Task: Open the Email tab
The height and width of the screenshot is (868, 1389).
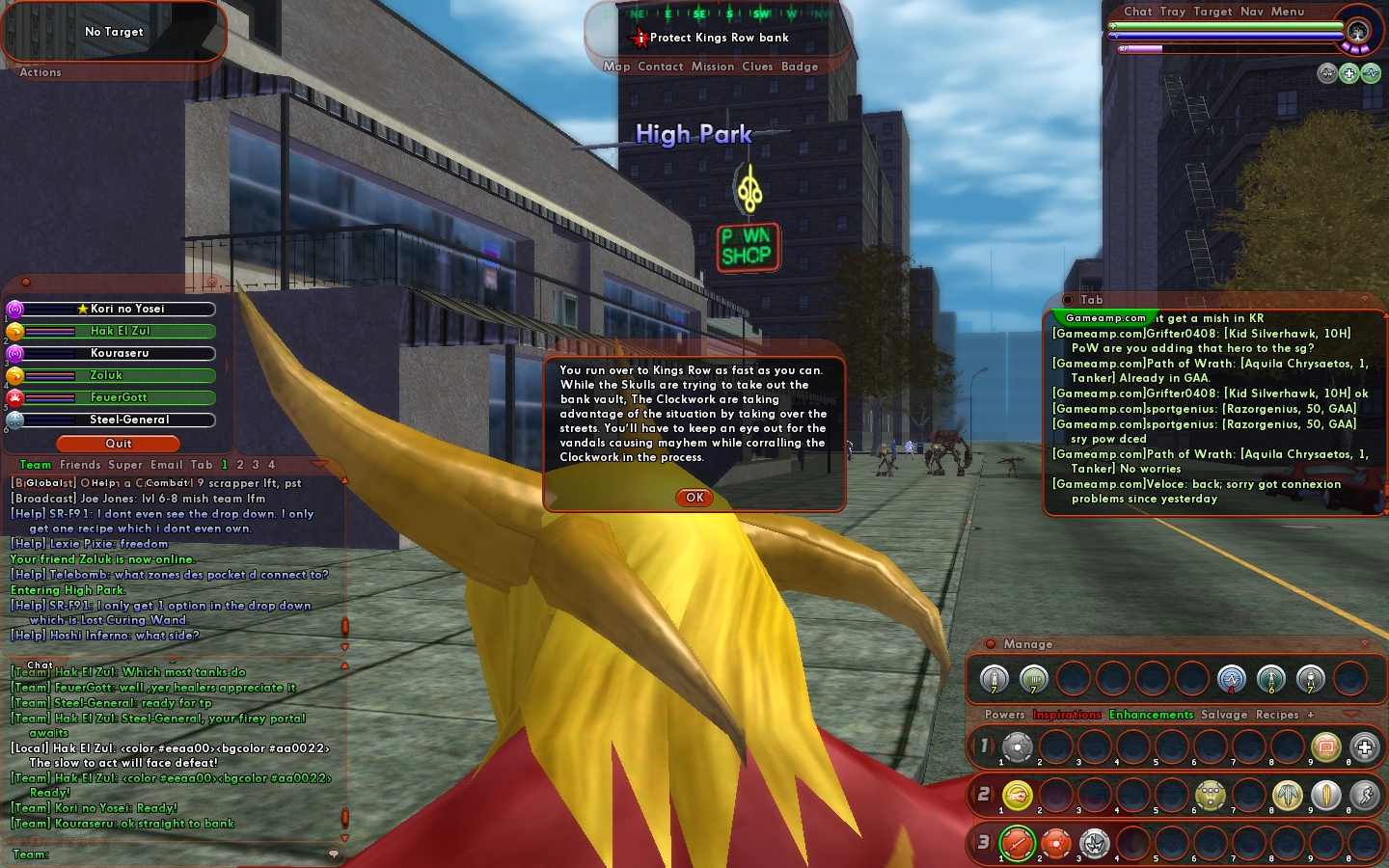Action: tap(166, 465)
